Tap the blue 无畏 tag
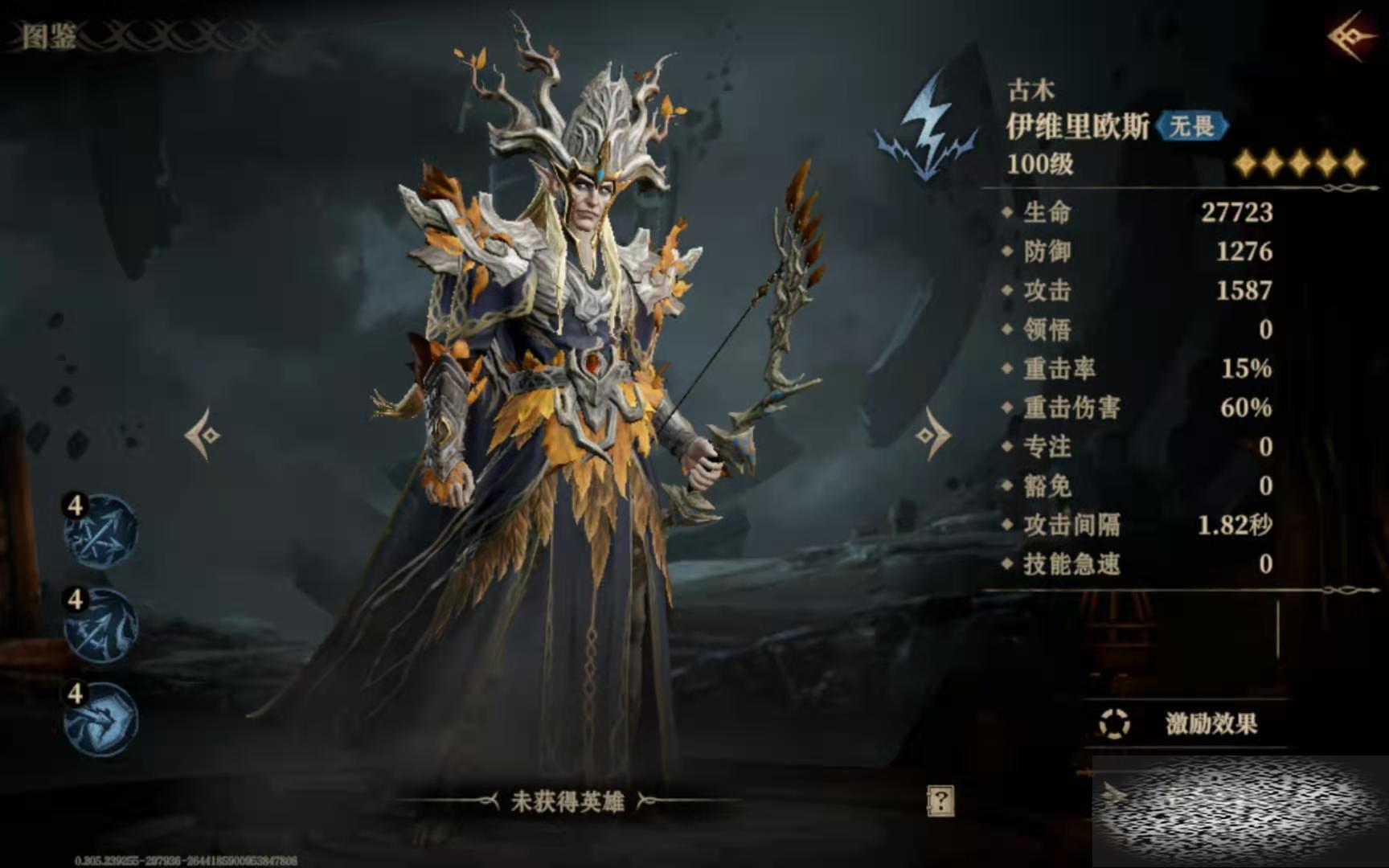The width and height of the screenshot is (1389, 868). point(1191,126)
